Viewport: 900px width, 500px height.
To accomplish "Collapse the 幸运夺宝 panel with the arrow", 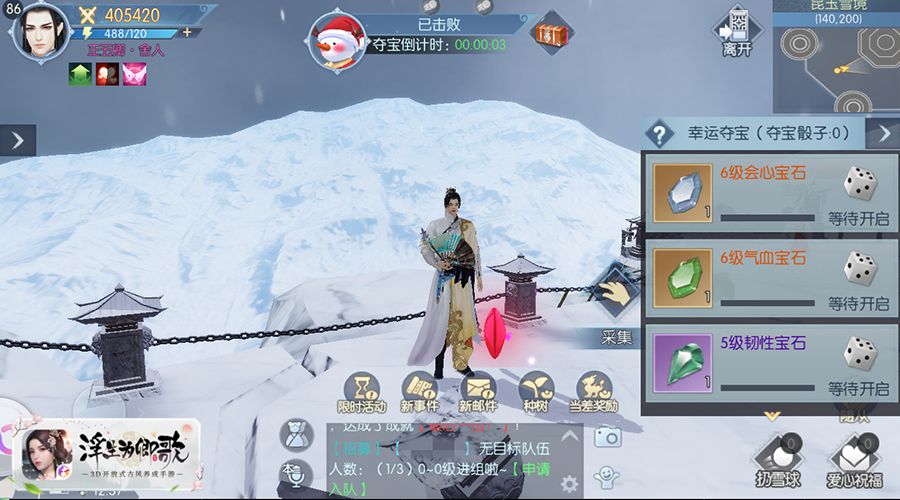I will coord(882,133).
